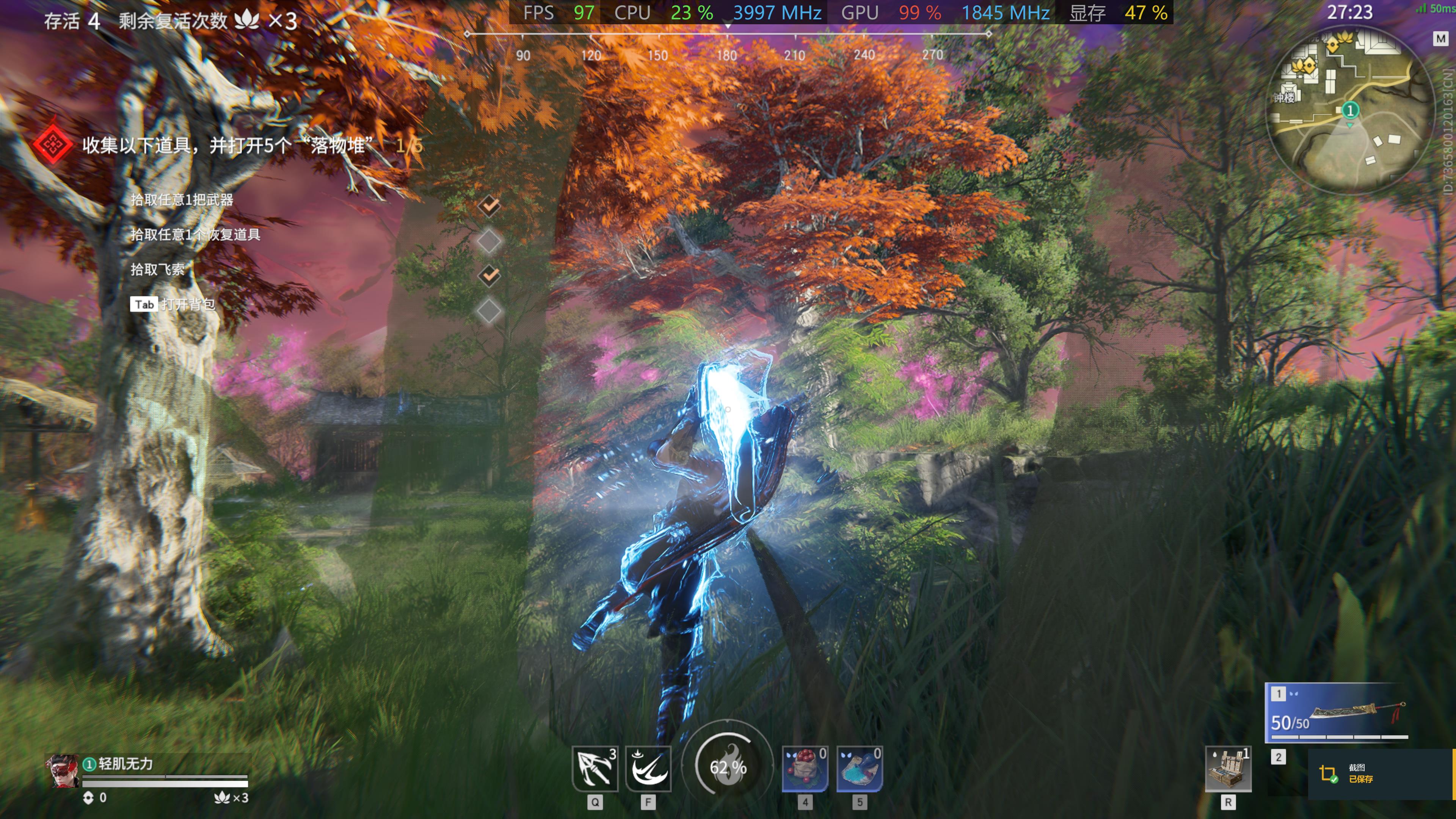The image size is (1456, 819).
Task: Switch to weapon slot 2
Action: coord(1279,757)
